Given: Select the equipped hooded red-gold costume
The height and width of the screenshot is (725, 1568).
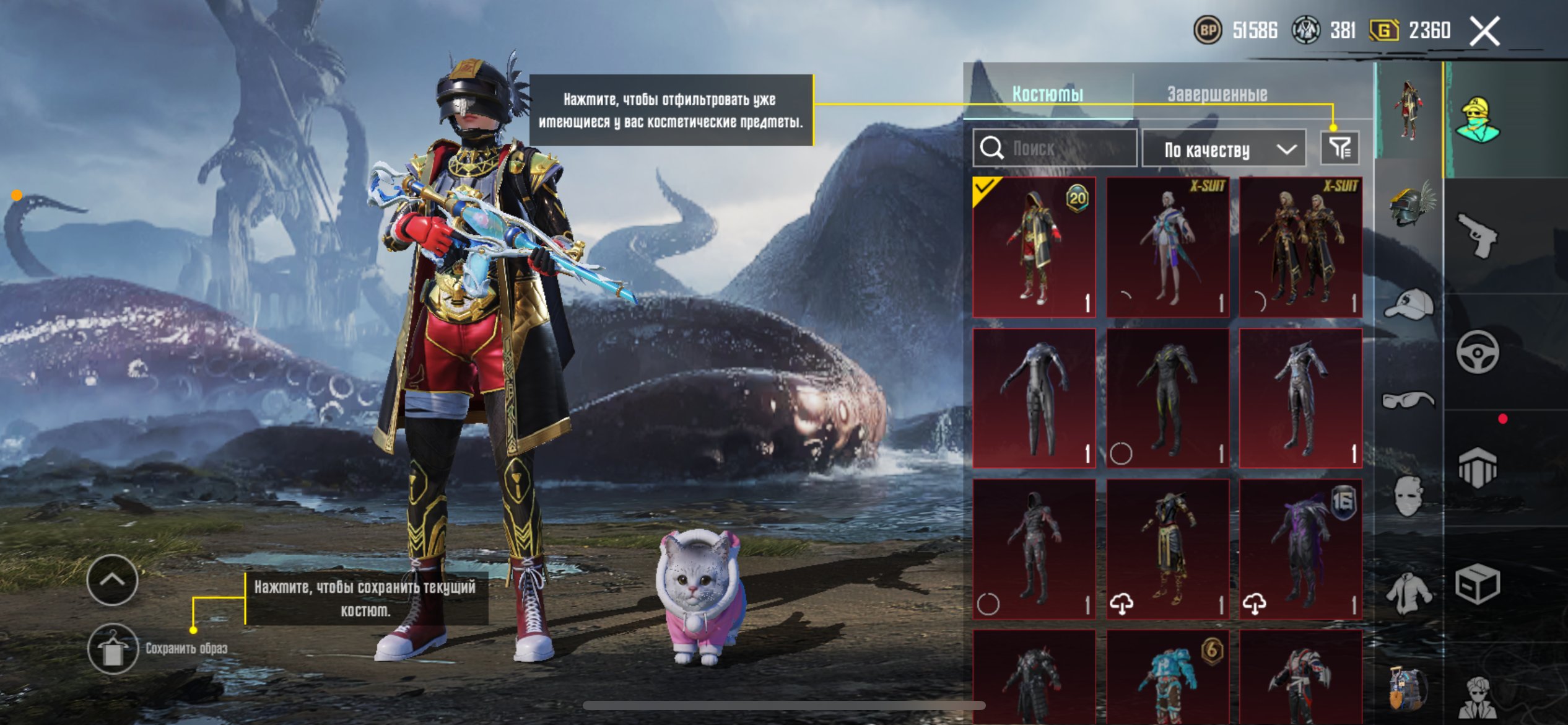Looking at the screenshot, I should (x=1034, y=247).
